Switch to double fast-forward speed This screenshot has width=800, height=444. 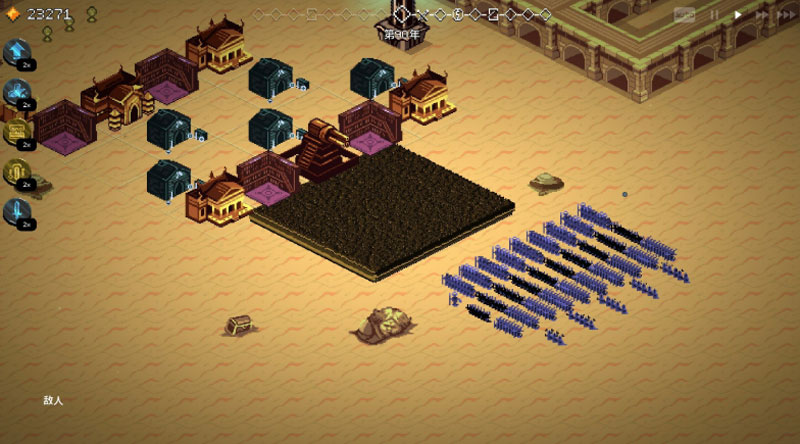pyautogui.click(x=762, y=15)
